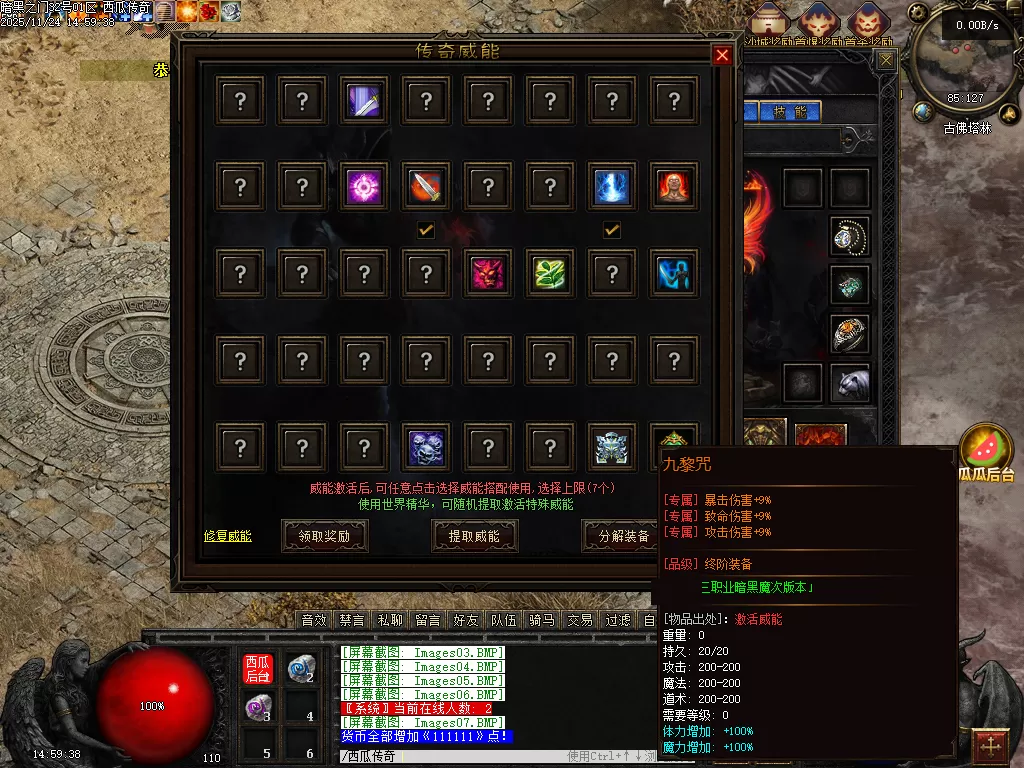Choose the purple glowing orb power
This screenshot has height=768, width=1024.
click(364, 187)
